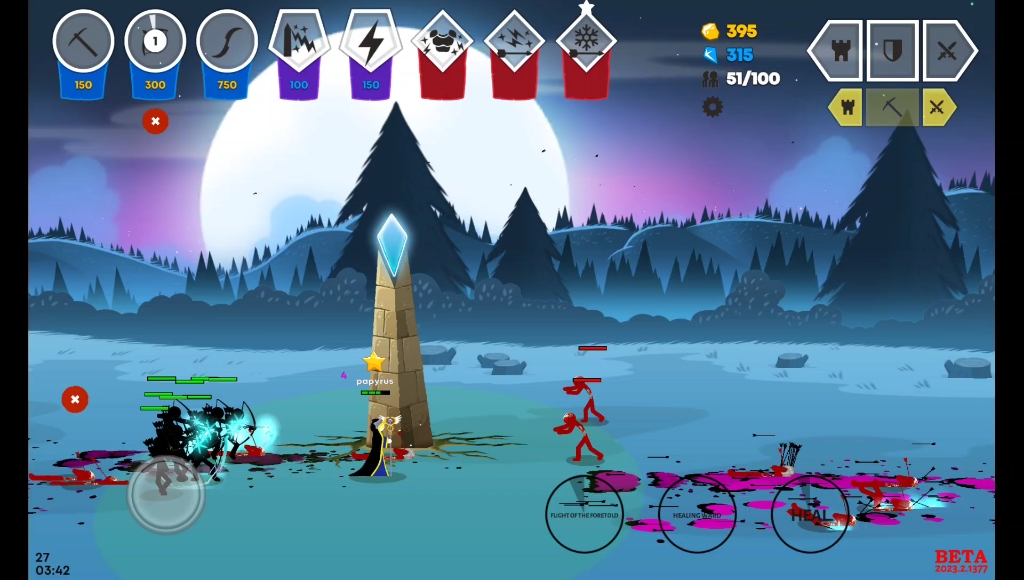The image size is (1024, 580).
Task: Queue the 300-gold archer unit
Action: 155,44
